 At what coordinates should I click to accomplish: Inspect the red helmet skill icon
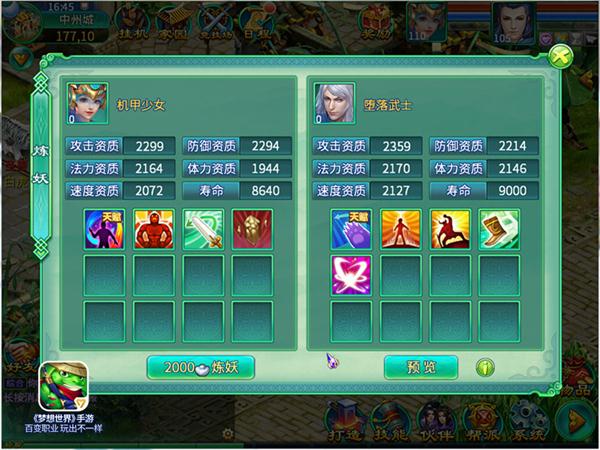point(251,228)
